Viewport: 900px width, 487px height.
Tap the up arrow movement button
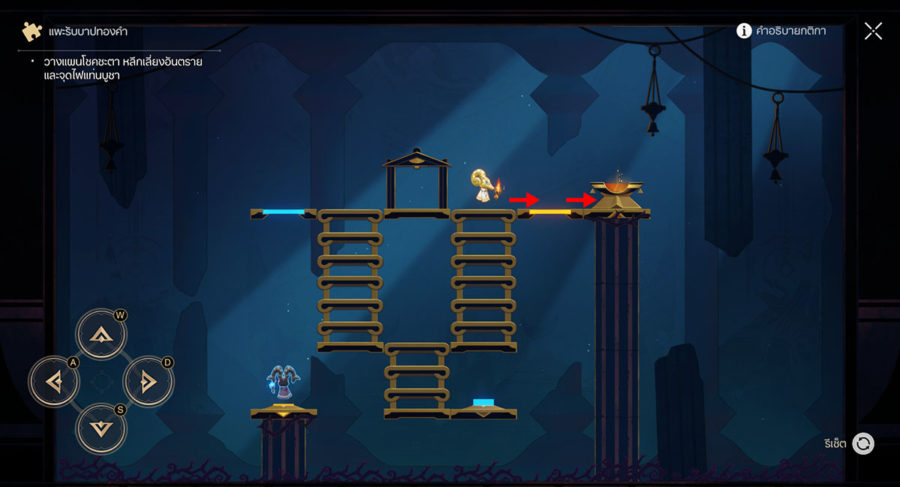click(x=101, y=335)
